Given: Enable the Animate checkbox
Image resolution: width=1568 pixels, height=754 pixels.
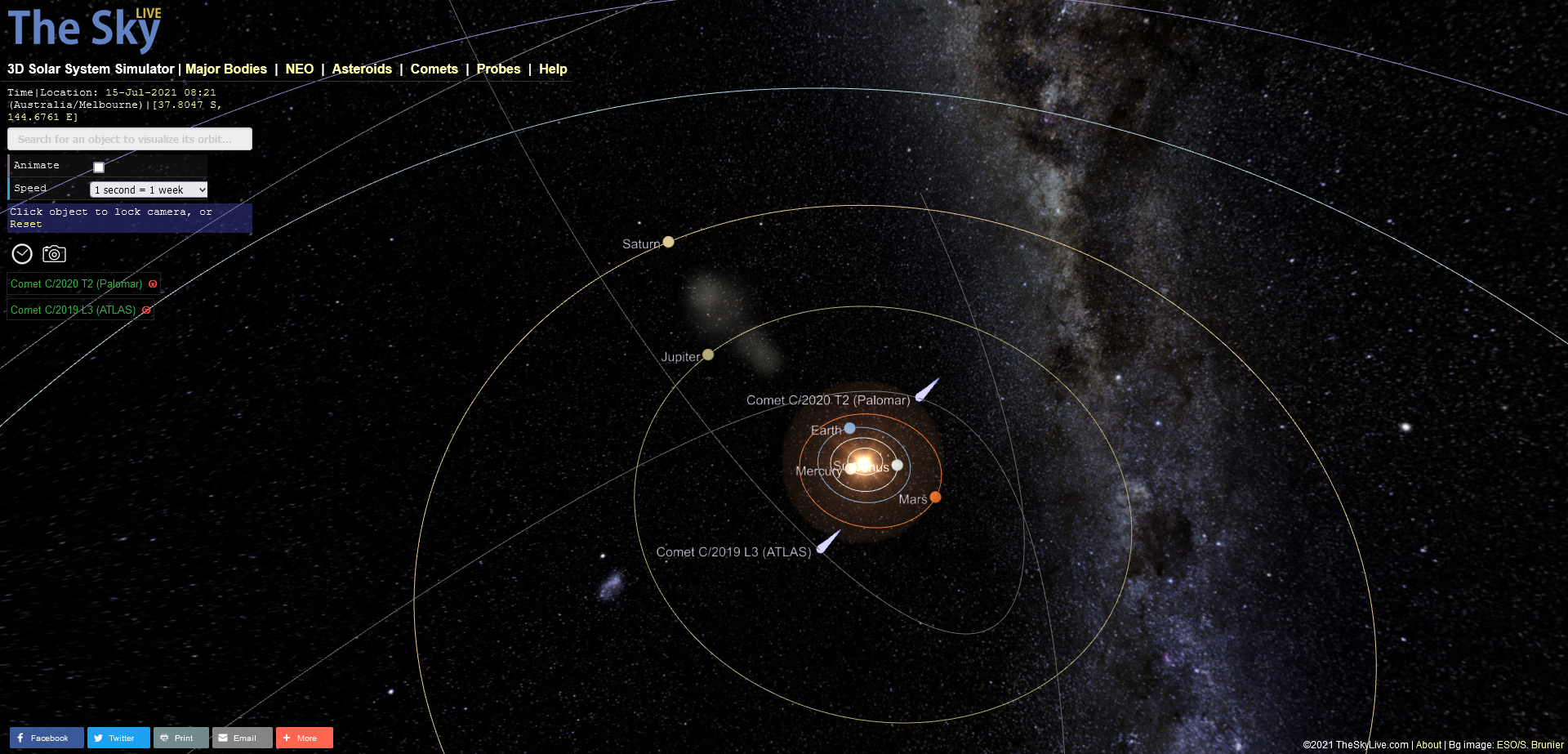Looking at the screenshot, I should pos(98,166).
